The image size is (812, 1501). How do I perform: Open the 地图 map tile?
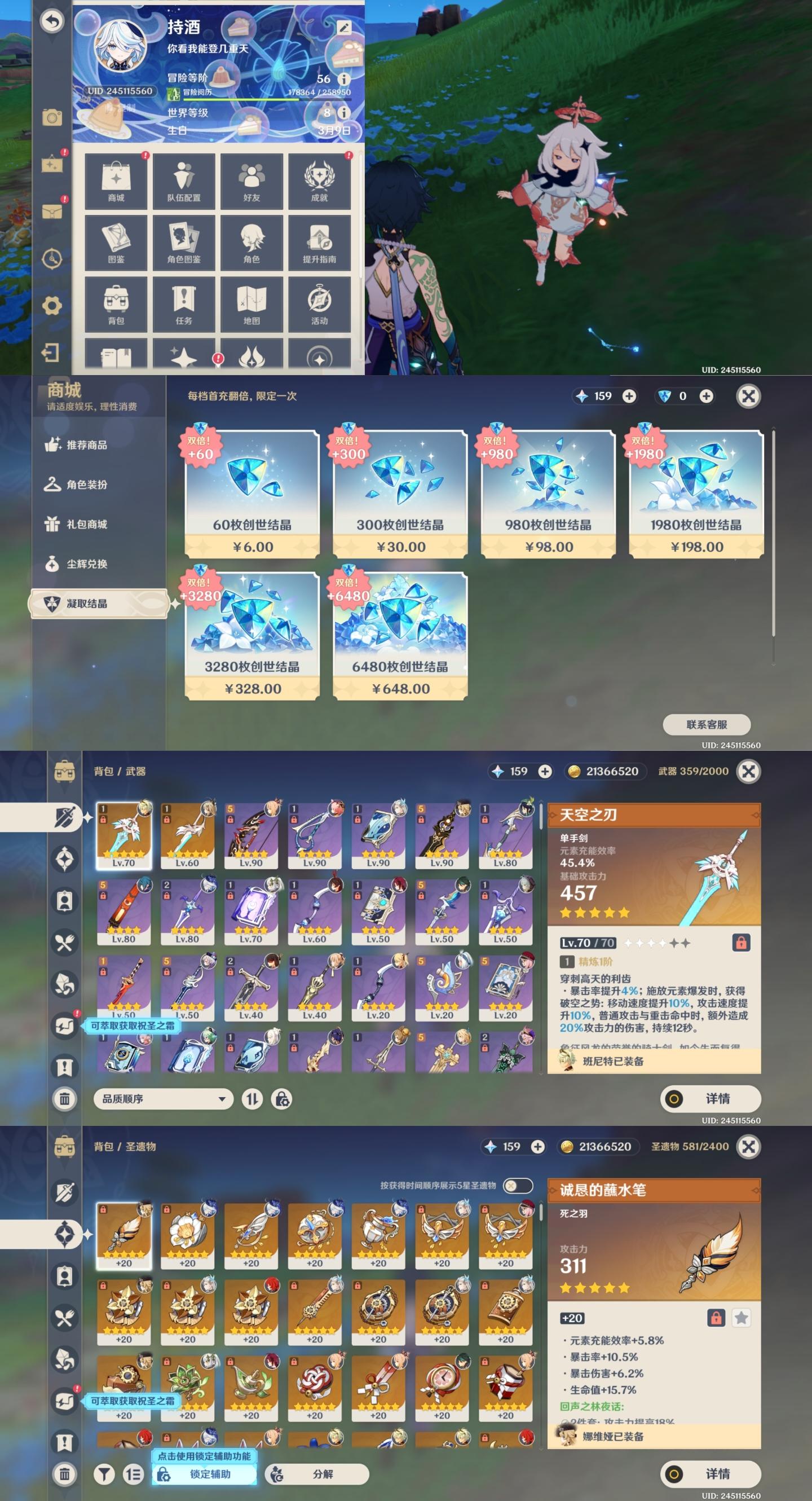coord(251,305)
